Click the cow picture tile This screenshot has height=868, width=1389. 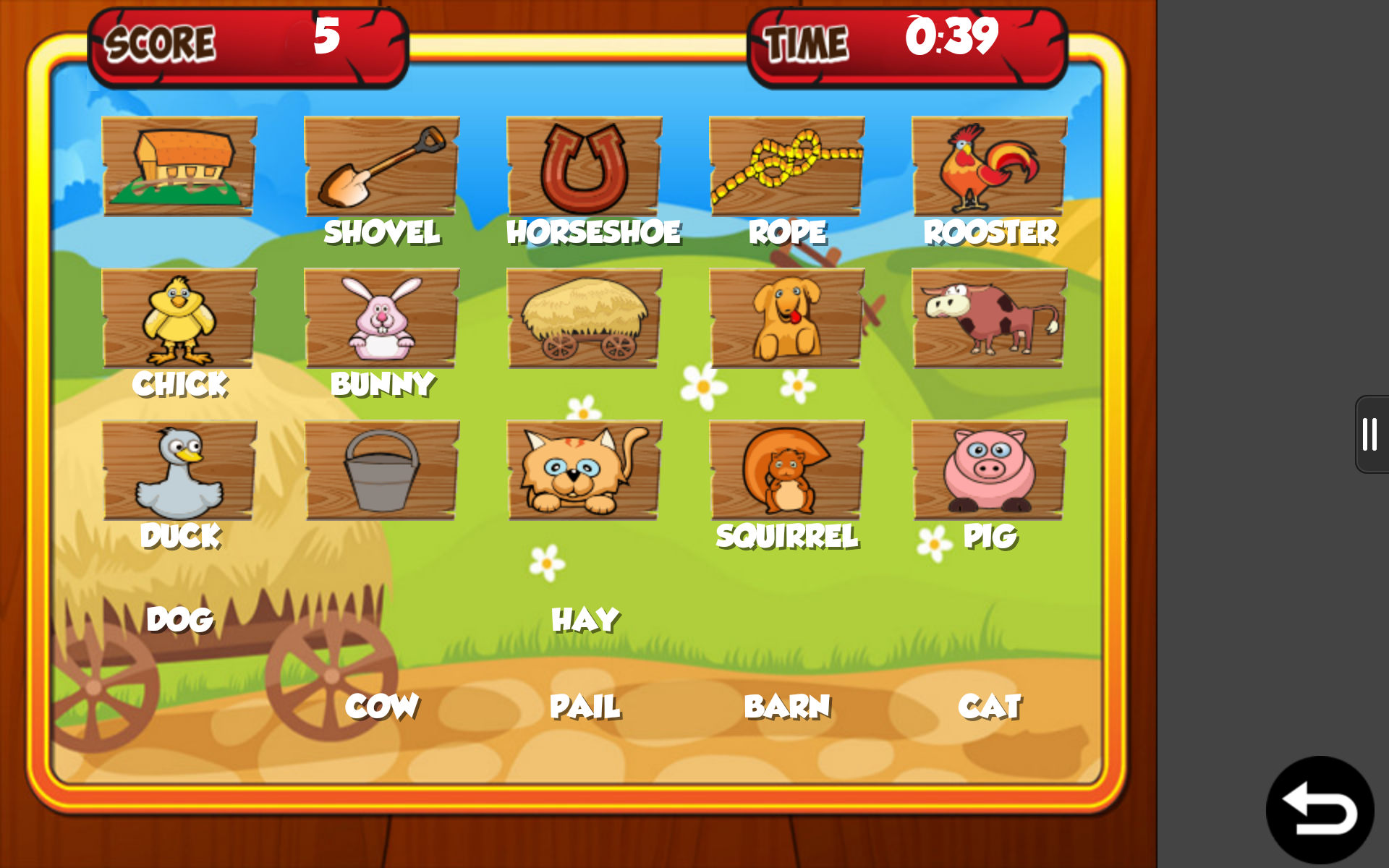(x=988, y=318)
